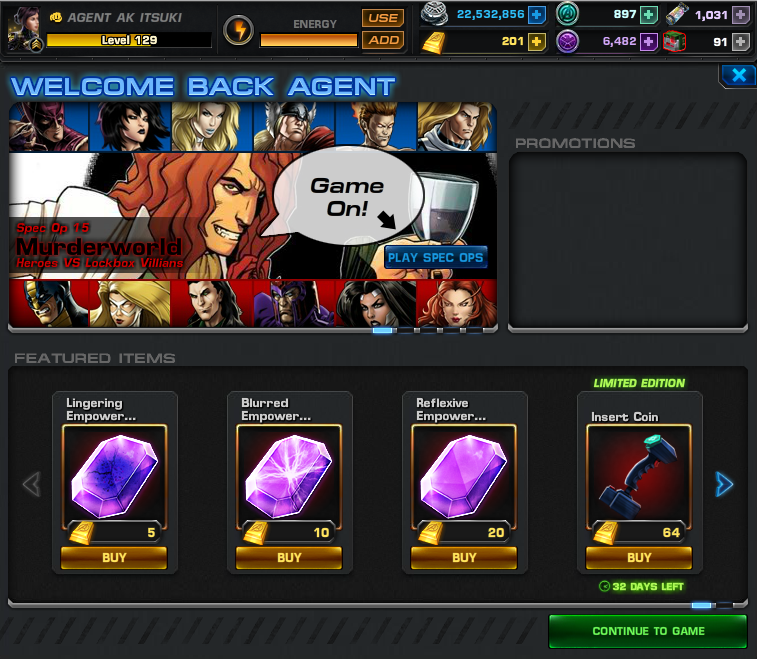Add more gold bars with the plus
Screen dimensions: 757x659
[x=537, y=41]
